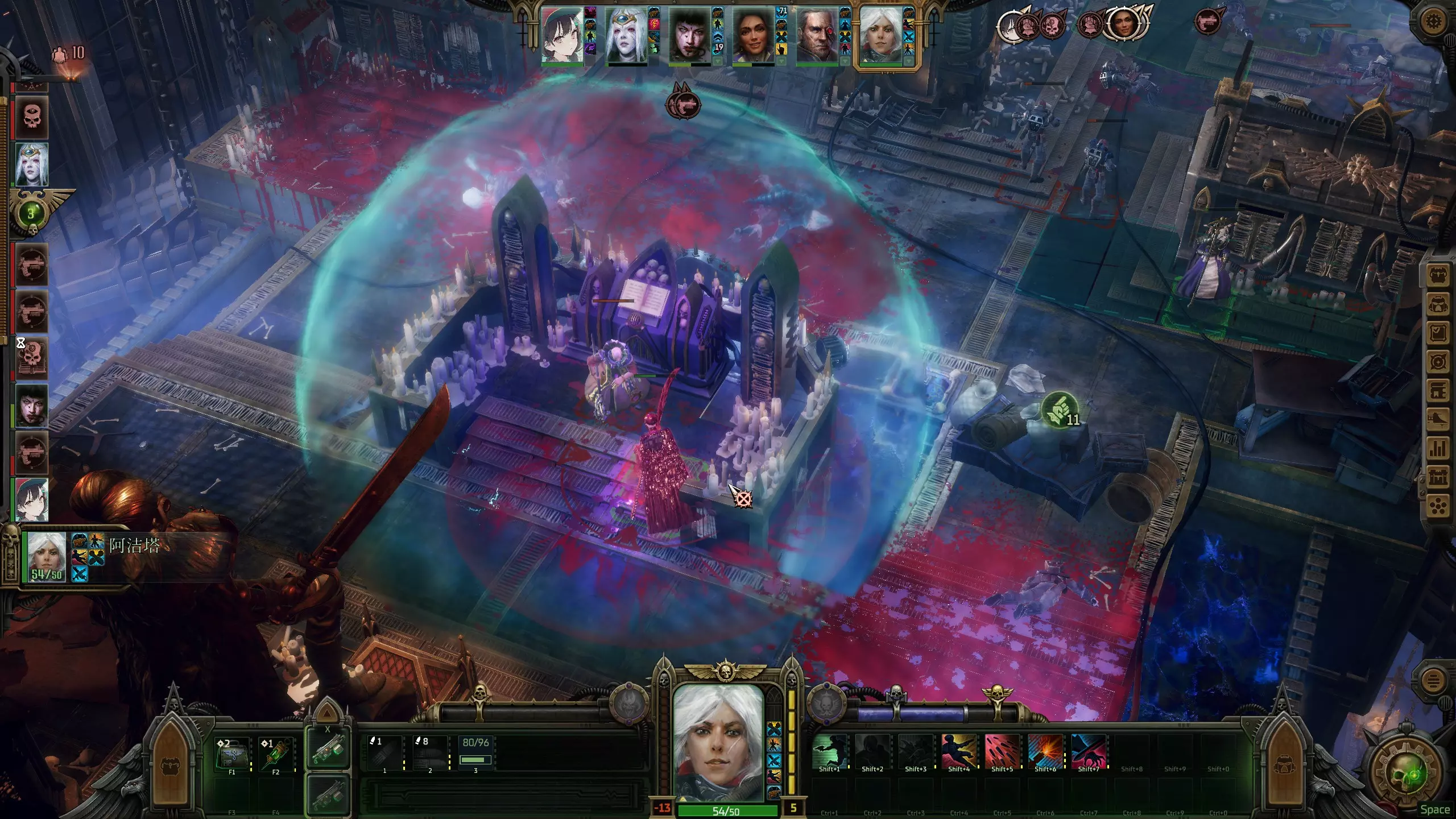1456x819 pixels.
Task: Activate the Shift+1 running shooter ability
Action: (829, 751)
